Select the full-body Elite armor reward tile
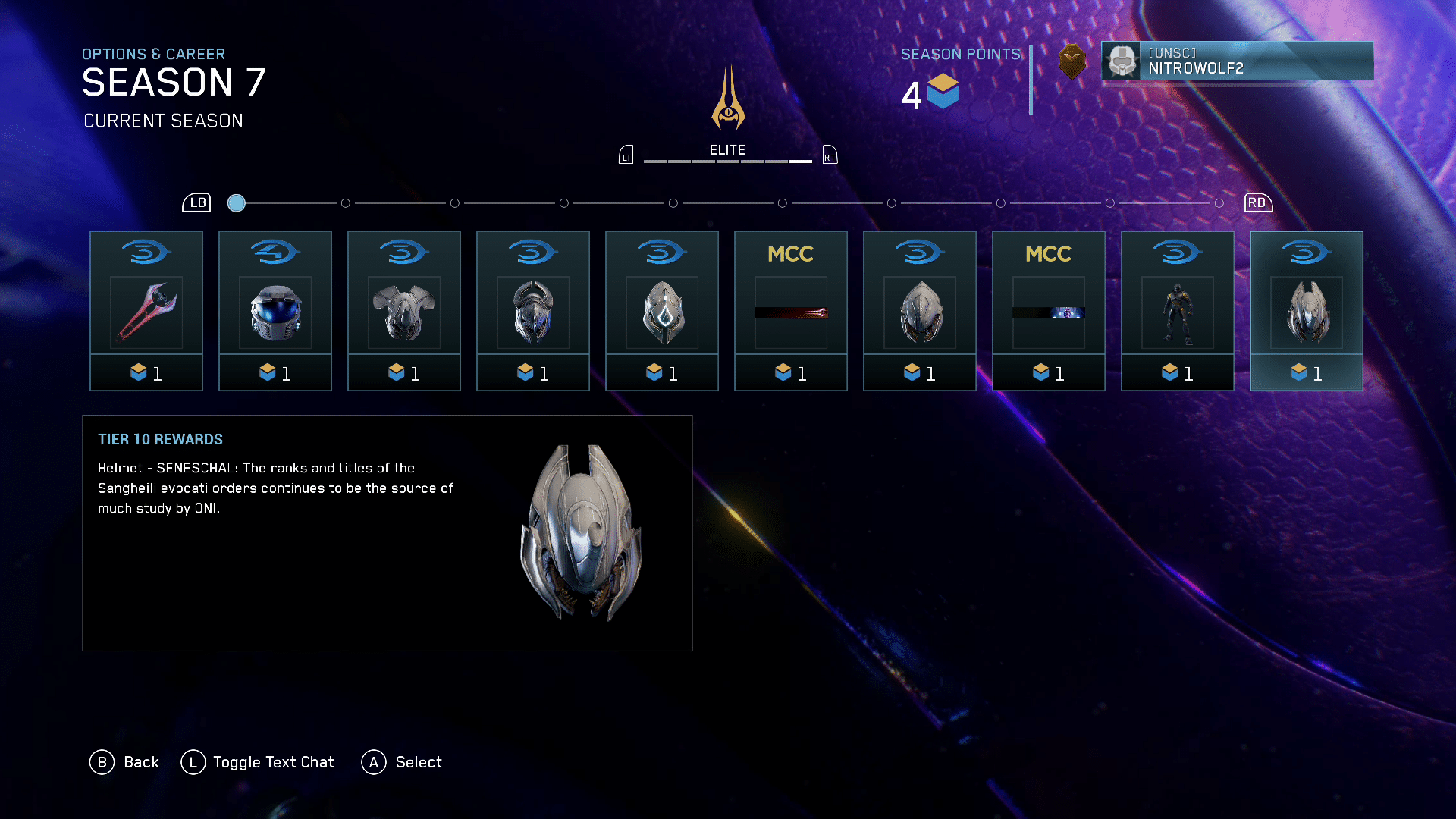The width and height of the screenshot is (1456, 819). coord(1178,311)
